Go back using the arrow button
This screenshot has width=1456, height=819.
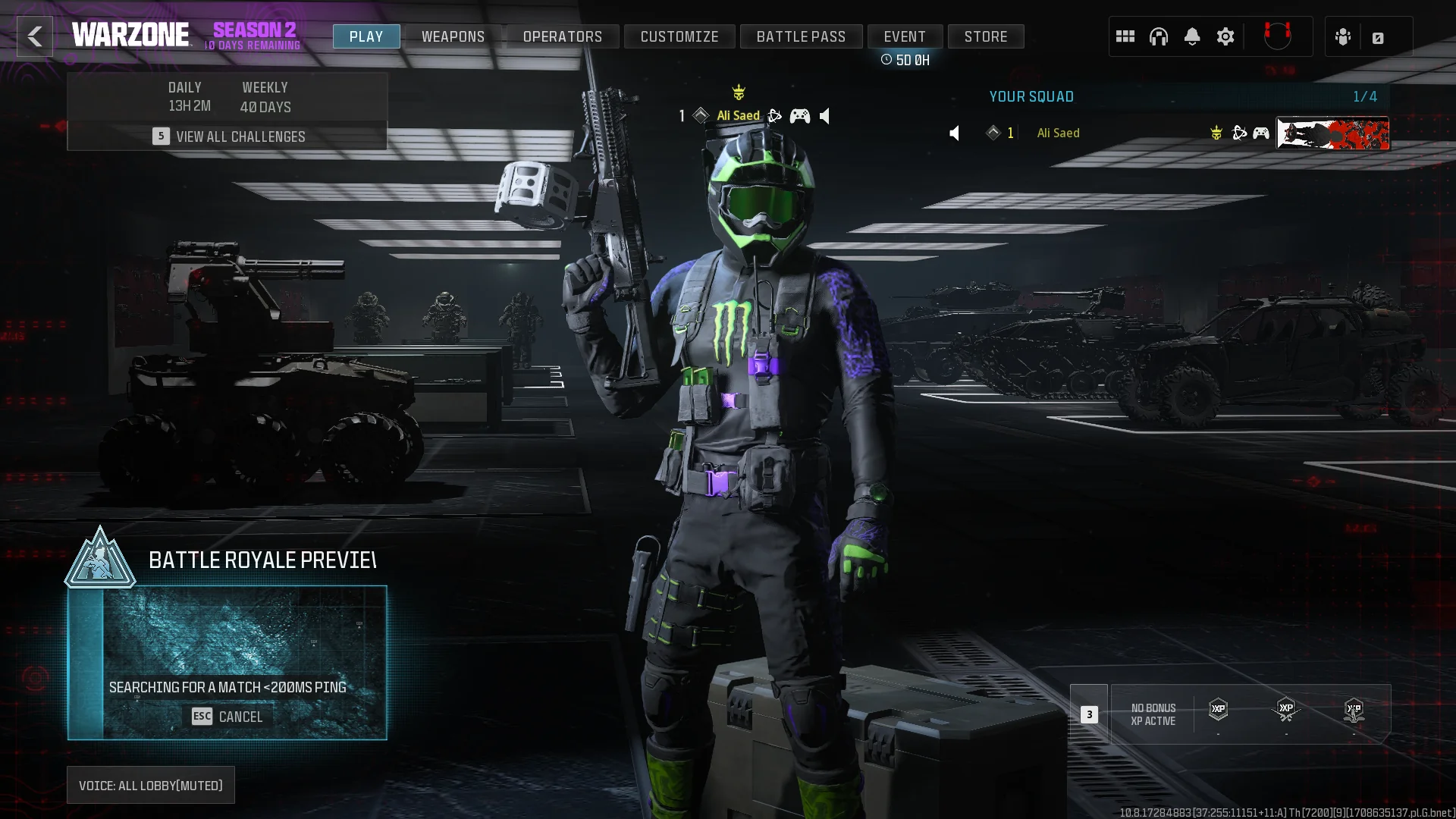[x=35, y=36]
